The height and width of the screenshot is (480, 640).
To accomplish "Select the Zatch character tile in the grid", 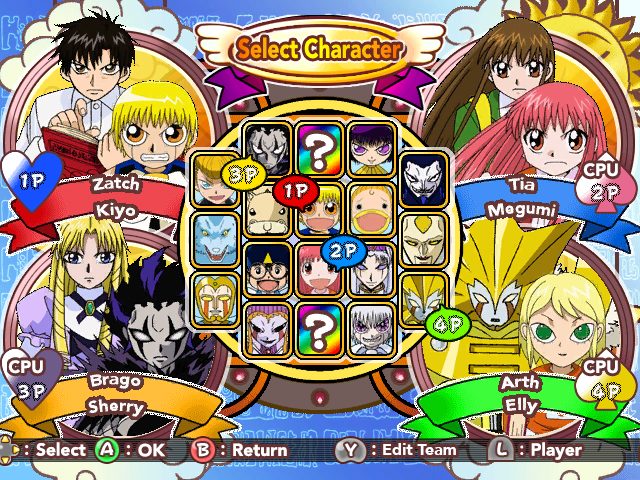I will [x=320, y=211].
